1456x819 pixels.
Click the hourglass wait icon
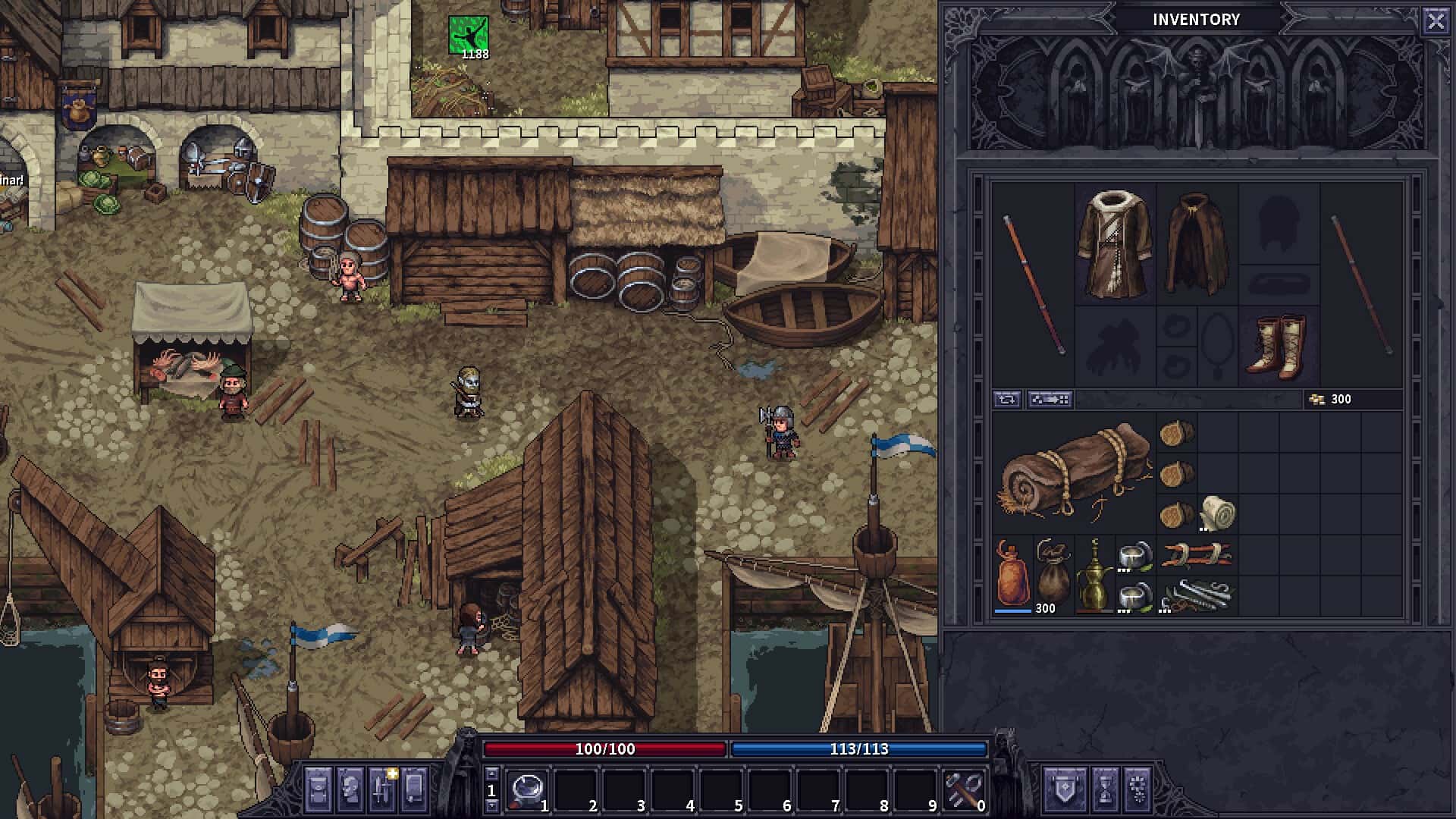coord(1105,786)
